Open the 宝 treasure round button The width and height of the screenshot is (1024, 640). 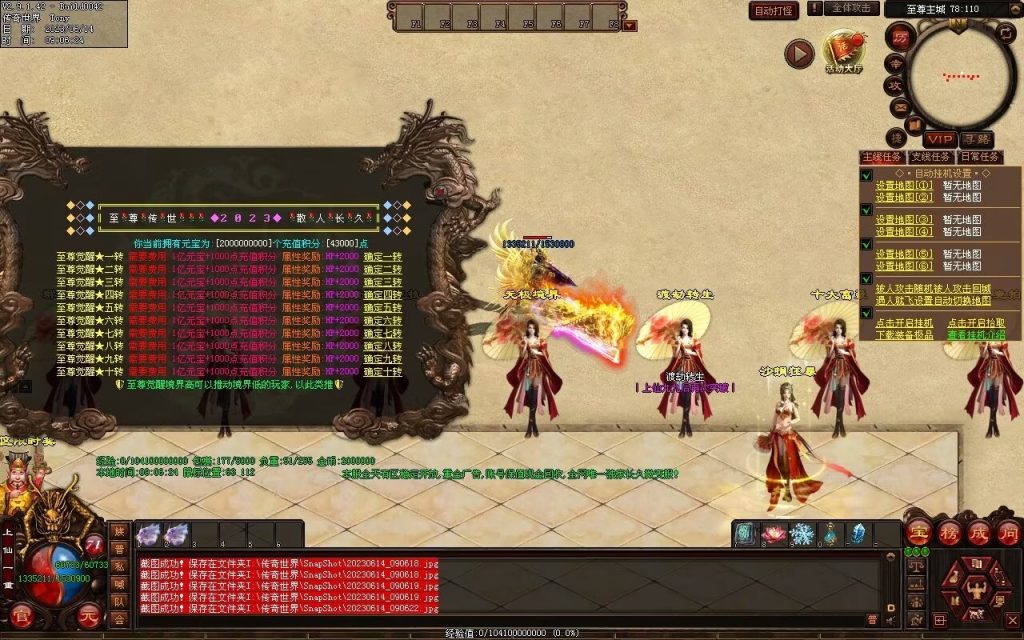point(919,533)
